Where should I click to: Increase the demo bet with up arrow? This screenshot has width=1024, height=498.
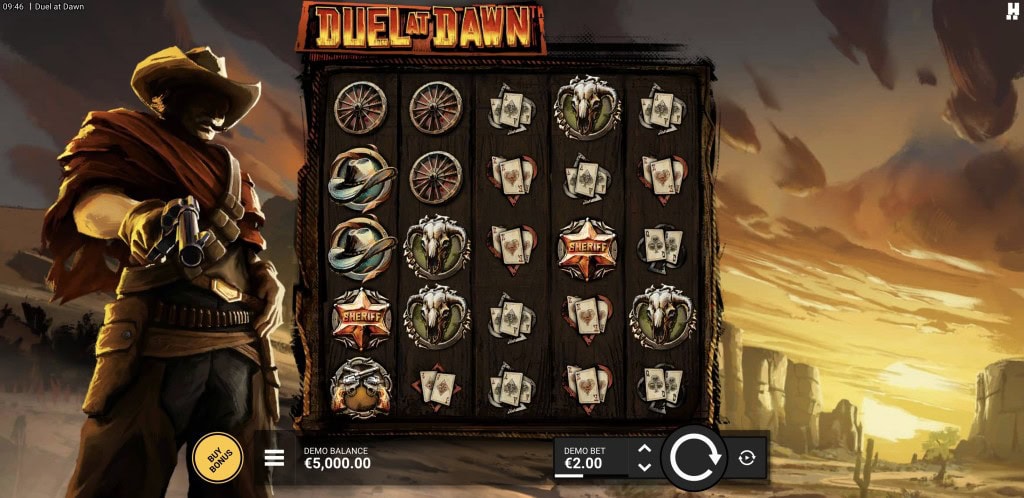[644, 449]
